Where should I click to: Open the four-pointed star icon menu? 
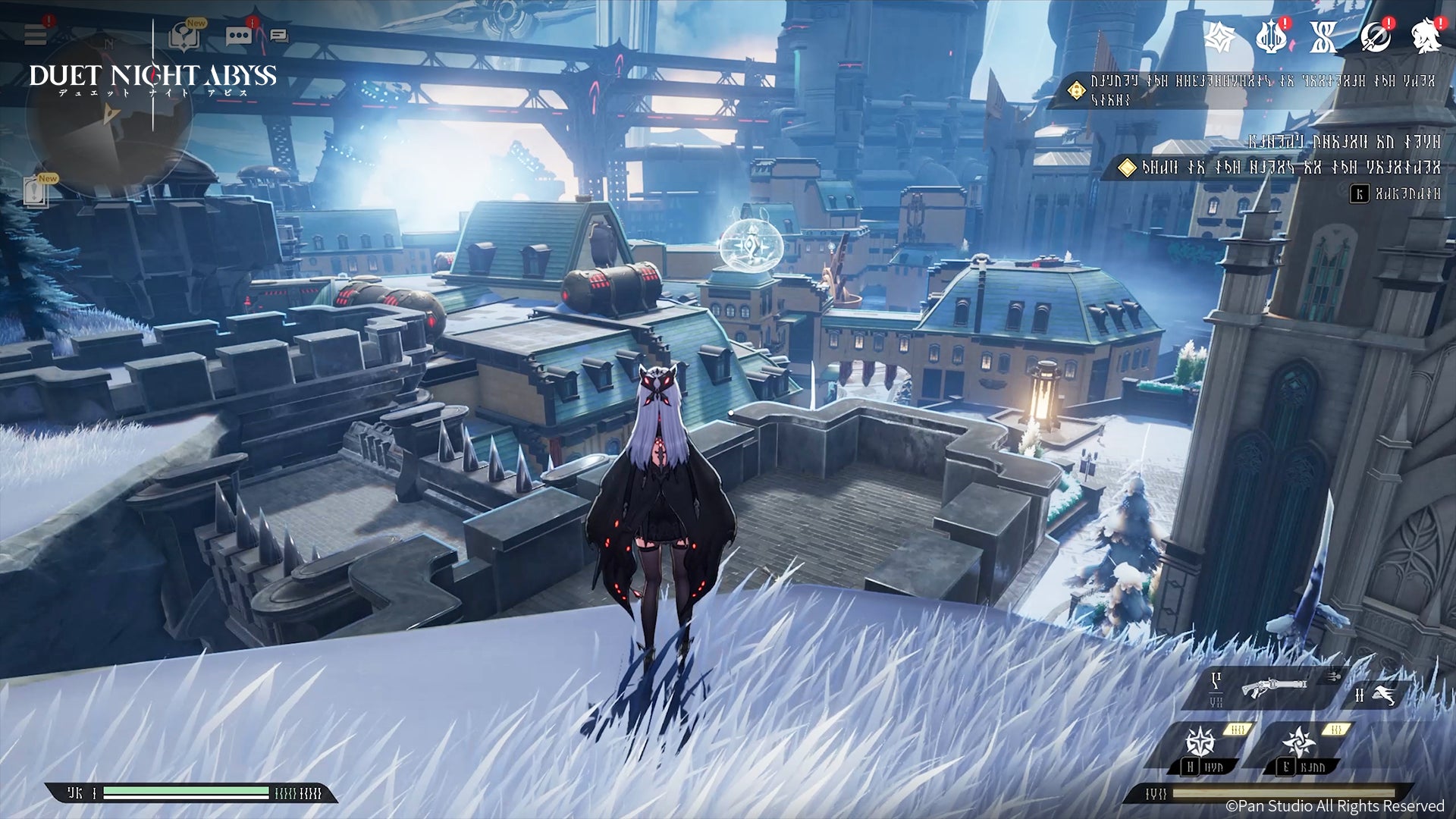coord(1220,36)
